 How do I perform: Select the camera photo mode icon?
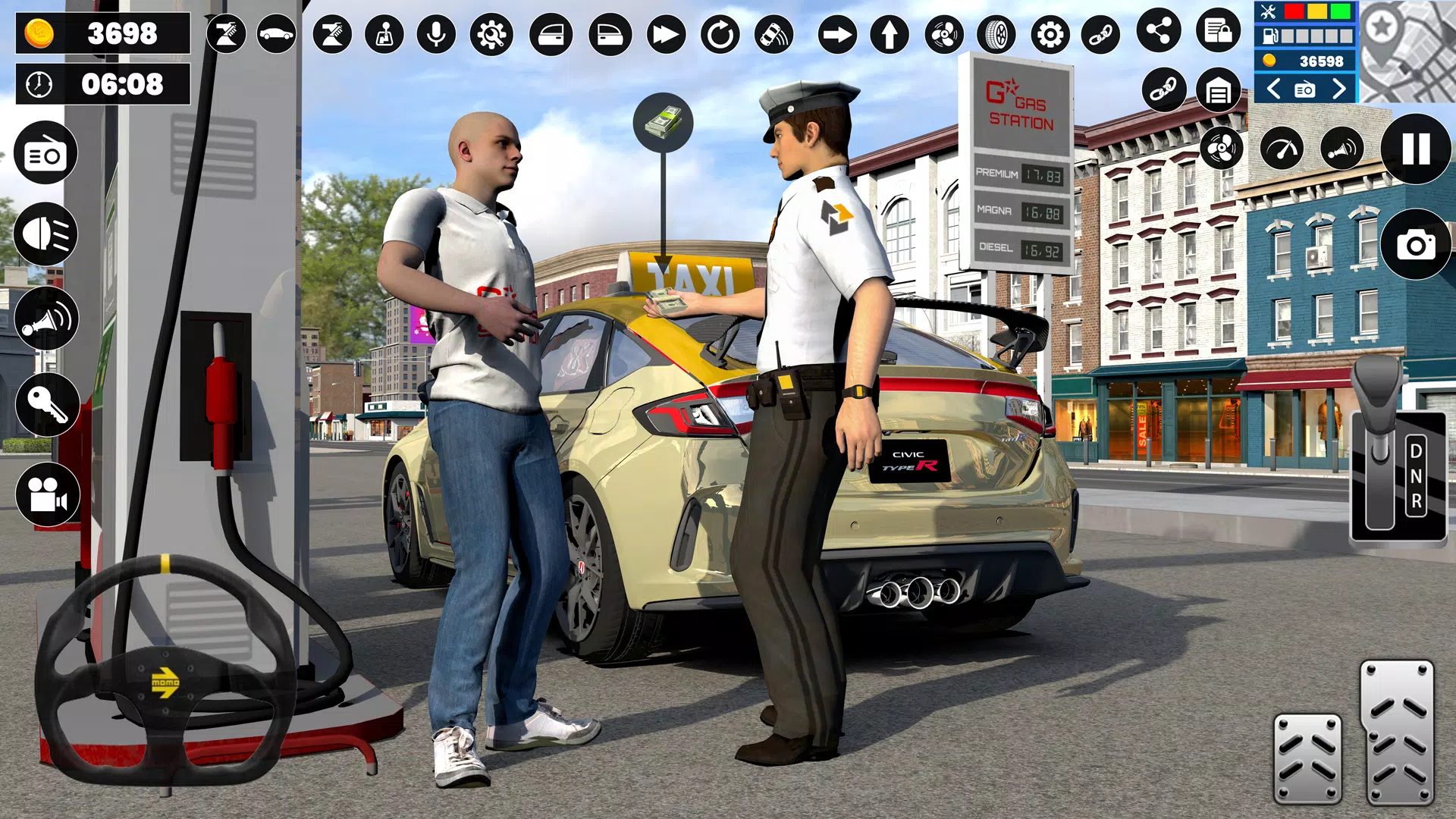coord(1415,243)
